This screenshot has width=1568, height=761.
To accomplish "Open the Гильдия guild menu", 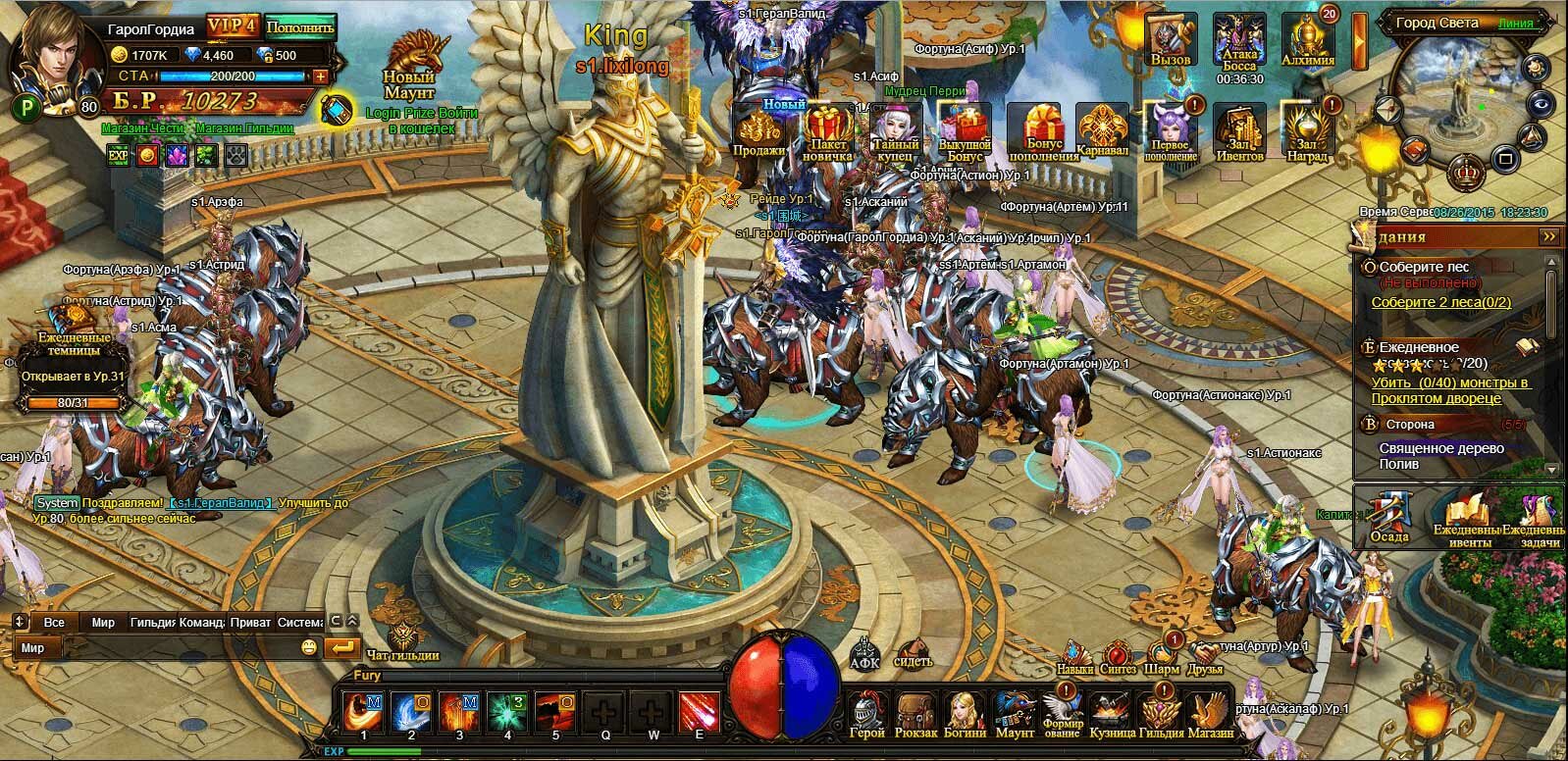I will [1162, 712].
